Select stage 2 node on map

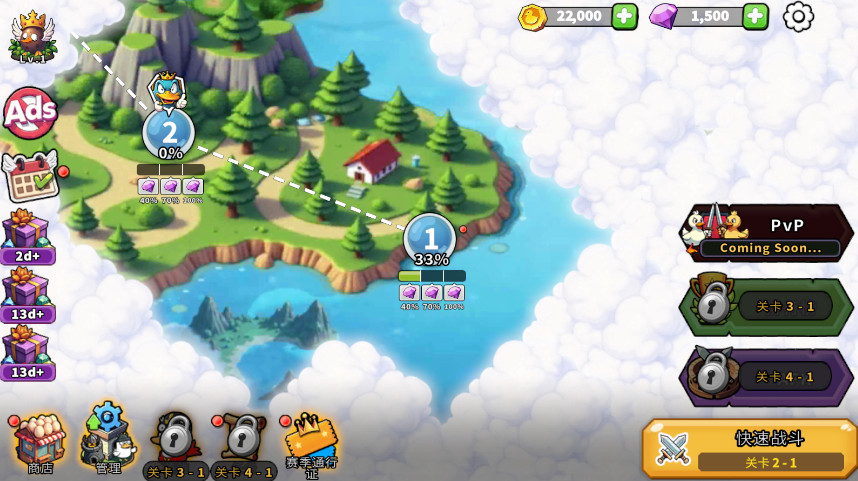click(169, 133)
